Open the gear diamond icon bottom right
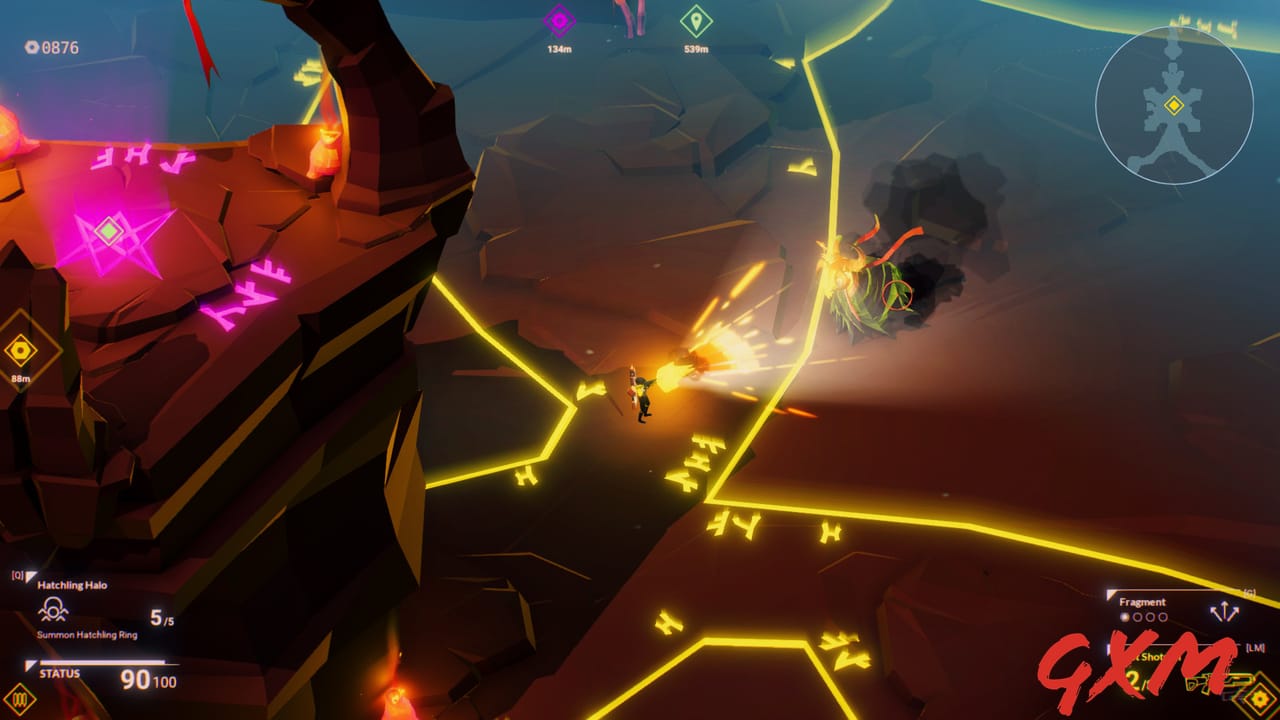This screenshot has width=1280, height=720. (1258, 698)
